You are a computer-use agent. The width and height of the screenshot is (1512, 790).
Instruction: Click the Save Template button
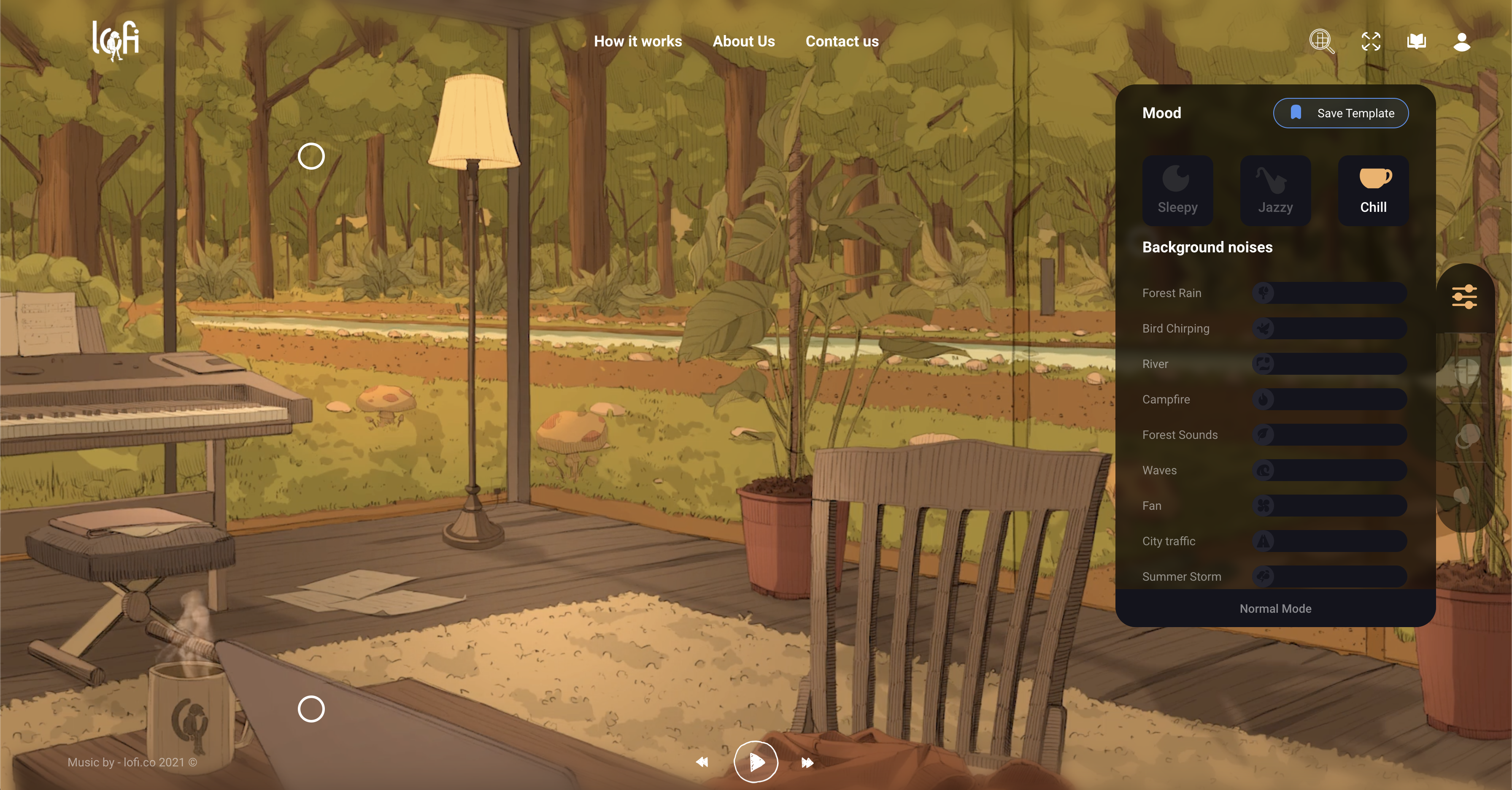click(x=1341, y=113)
